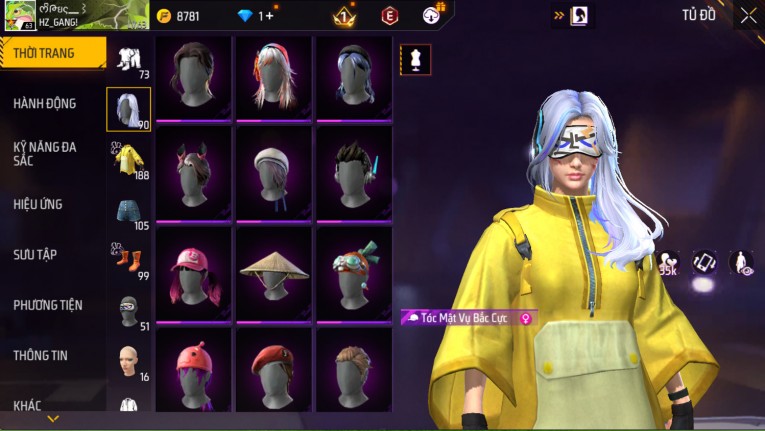765x431 pixels.
Task: Toggle the mannequin preview icon
Action: (x=416, y=59)
